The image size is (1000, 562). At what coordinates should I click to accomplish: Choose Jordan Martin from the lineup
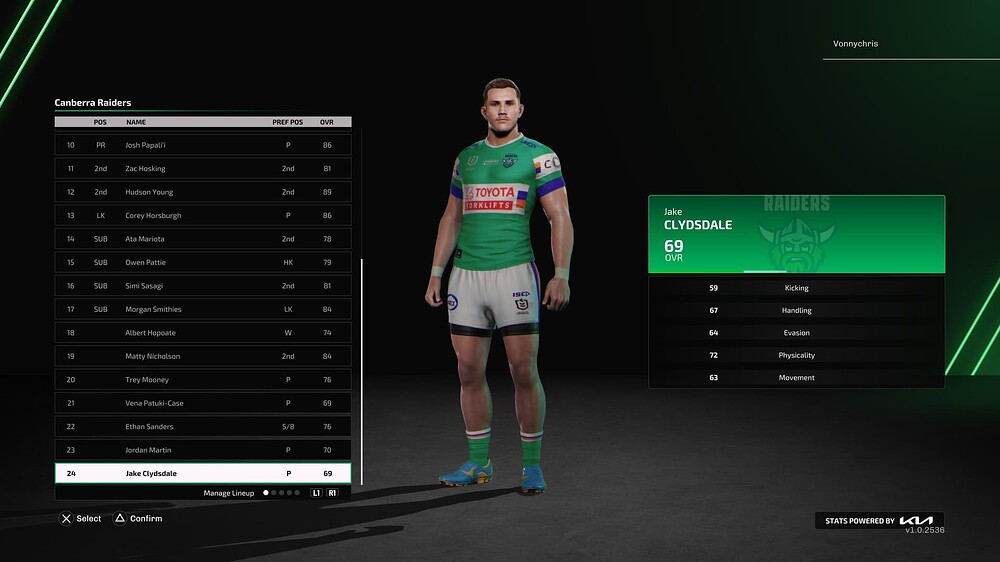[202, 450]
